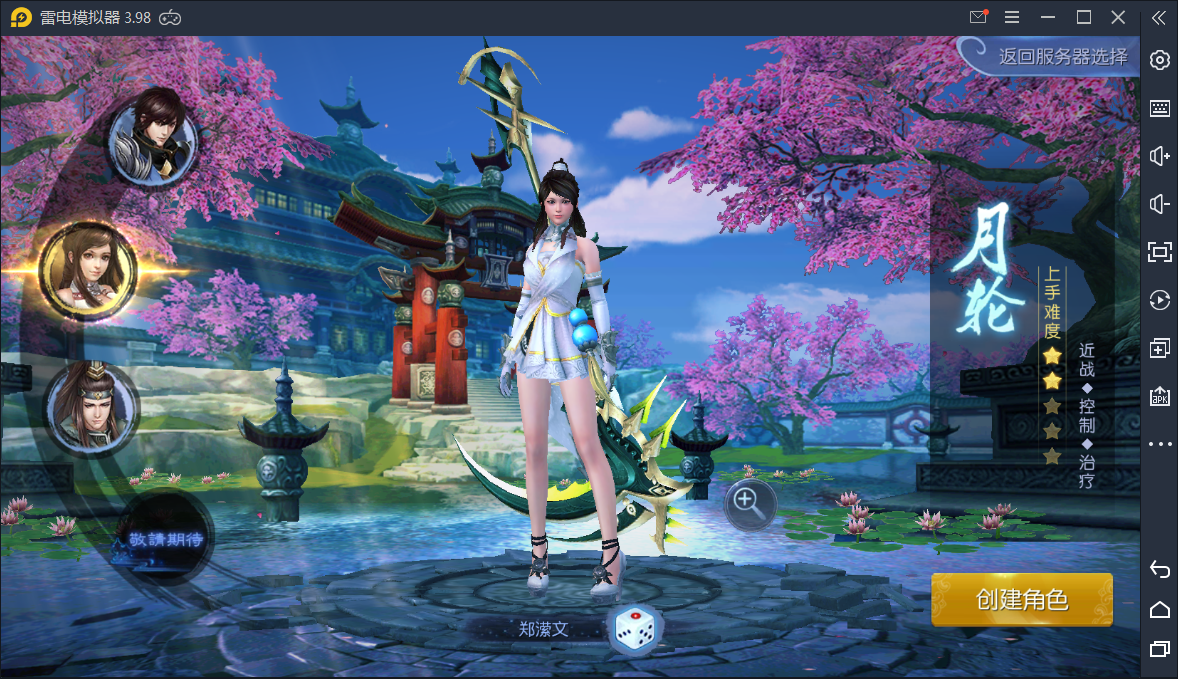The image size is (1178, 679).
Task: Install an APK via the sidebar
Action: (1160, 396)
